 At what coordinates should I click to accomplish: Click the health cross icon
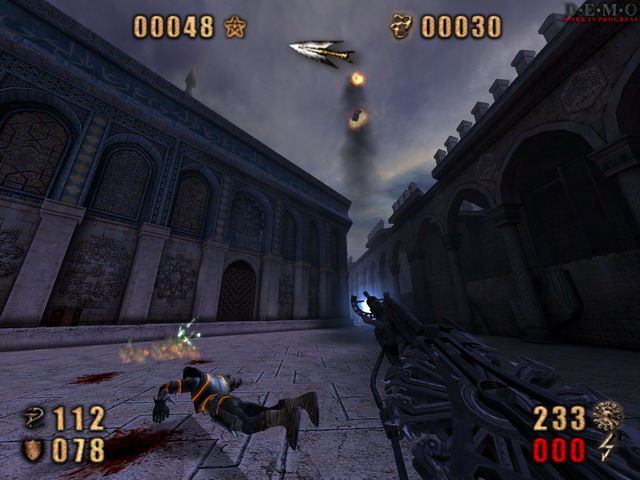[33, 418]
